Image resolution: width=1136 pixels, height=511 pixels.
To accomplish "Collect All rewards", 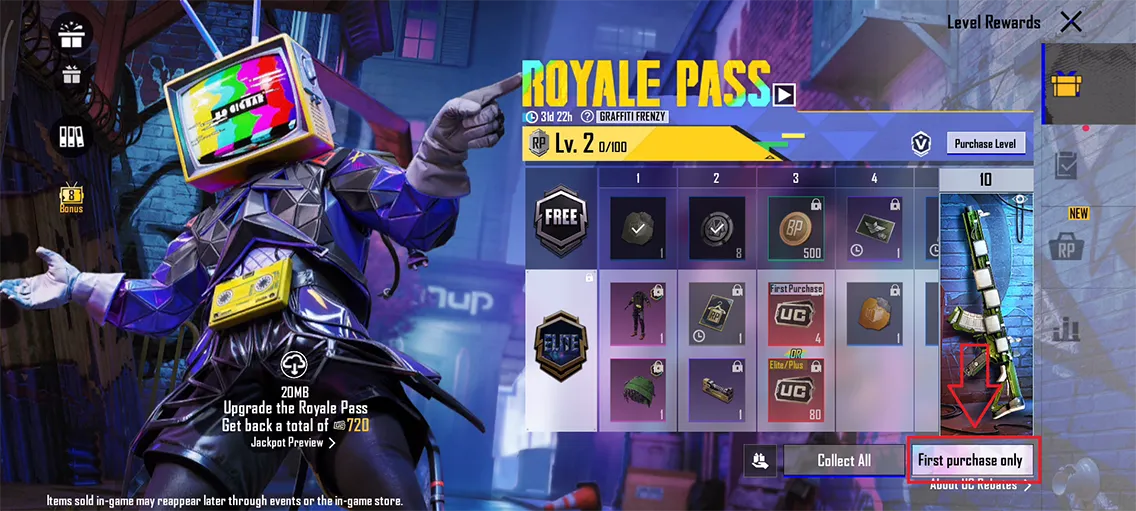I will [843, 460].
